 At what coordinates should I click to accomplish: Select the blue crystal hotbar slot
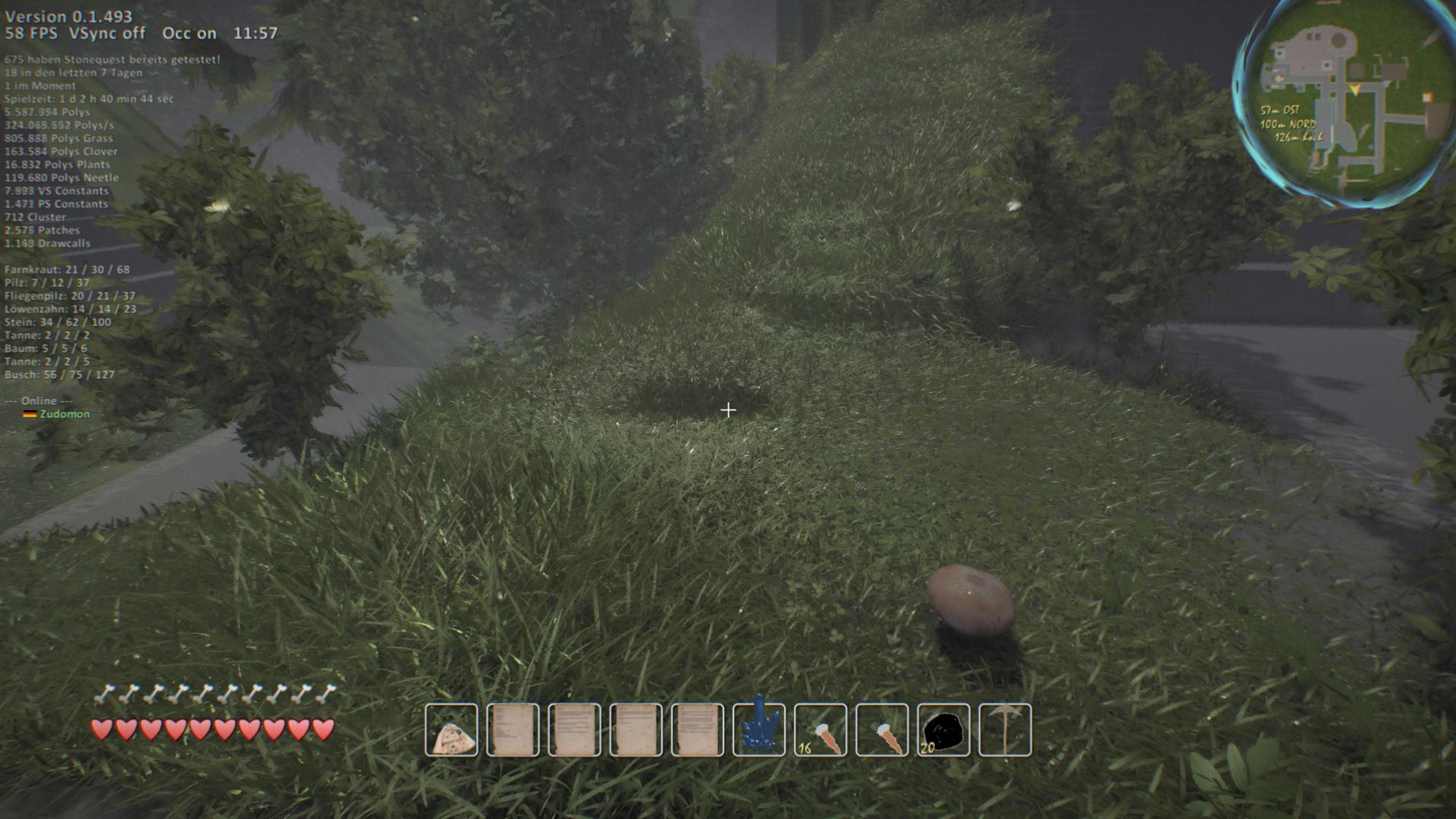[759, 730]
